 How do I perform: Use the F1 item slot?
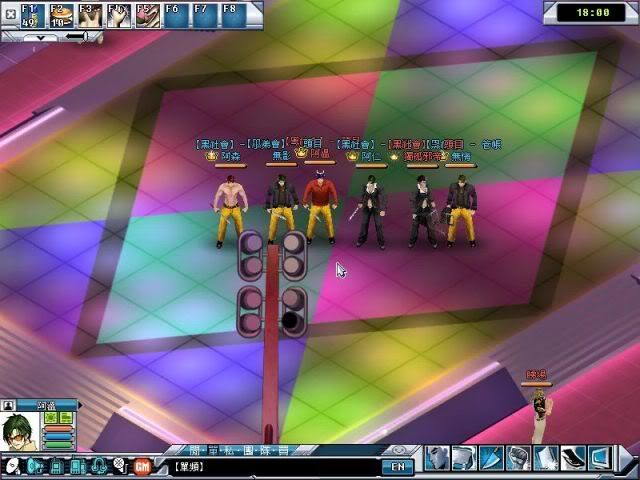32,15
